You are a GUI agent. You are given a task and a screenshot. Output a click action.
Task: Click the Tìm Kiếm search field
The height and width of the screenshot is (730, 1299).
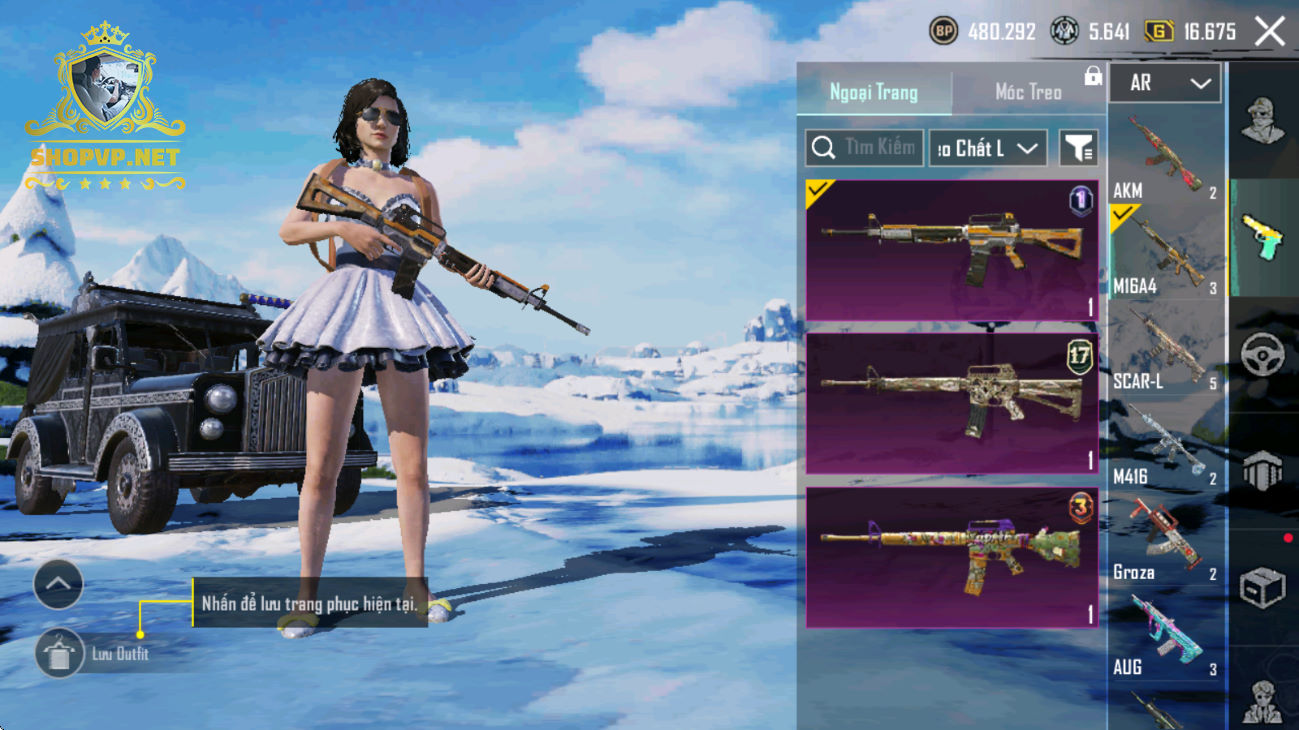(864, 148)
